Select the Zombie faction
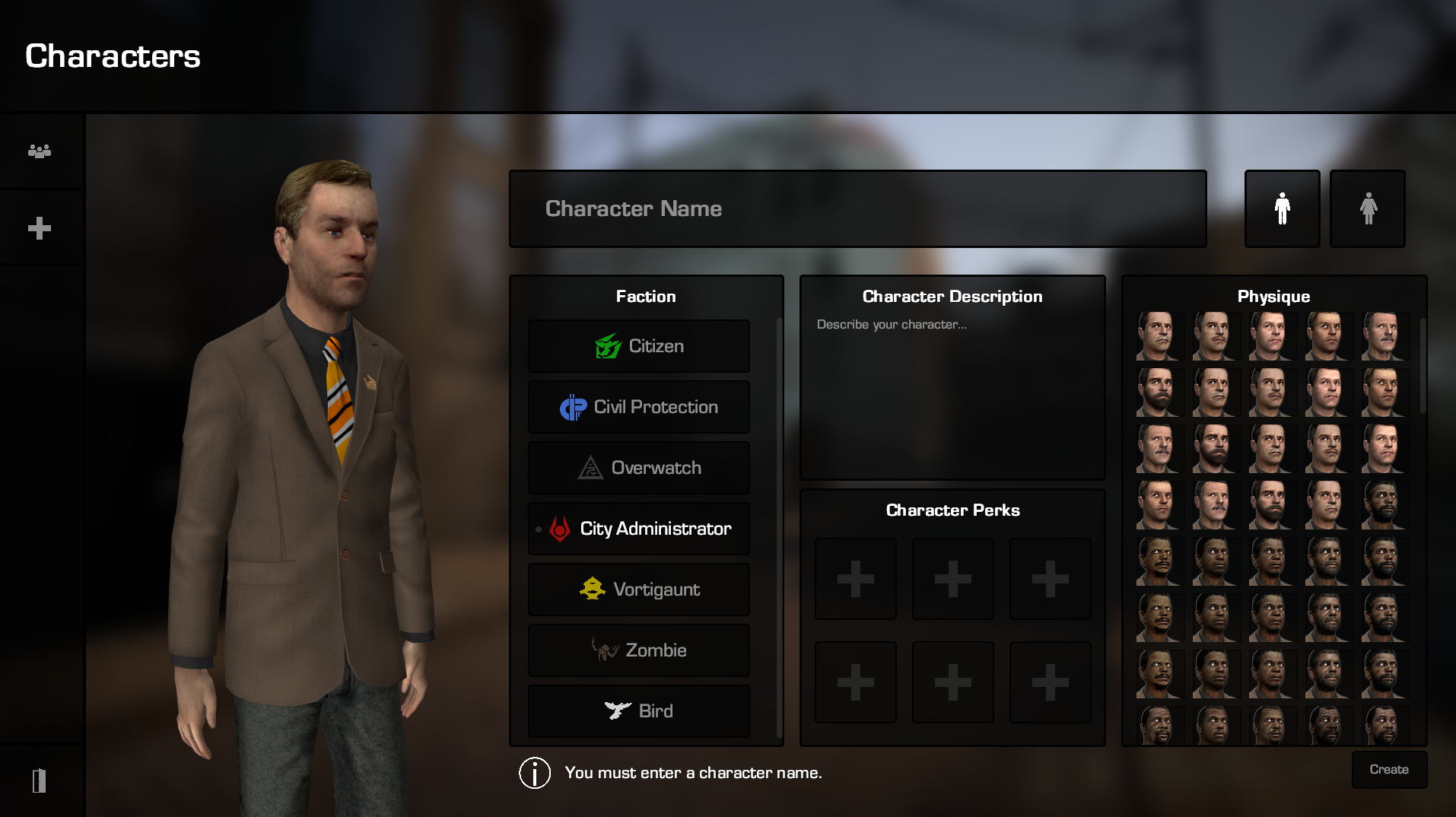This screenshot has height=817, width=1456. click(x=639, y=650)
